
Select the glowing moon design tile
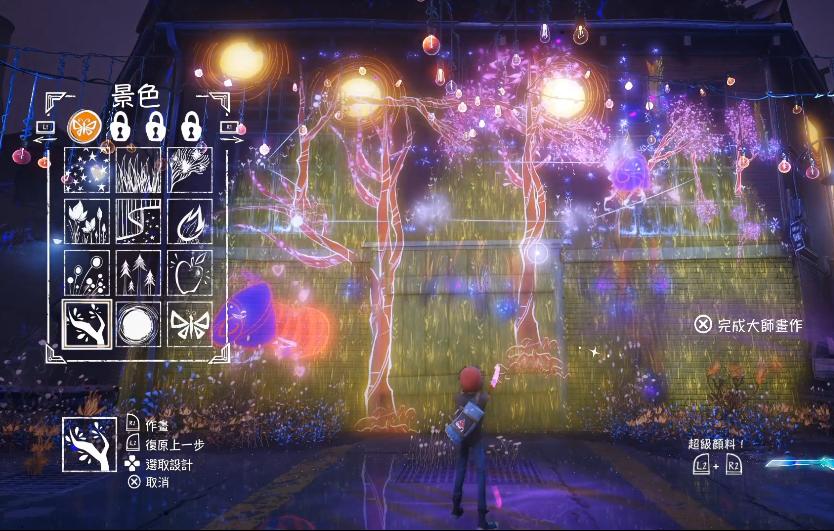[x=138, y=325]
